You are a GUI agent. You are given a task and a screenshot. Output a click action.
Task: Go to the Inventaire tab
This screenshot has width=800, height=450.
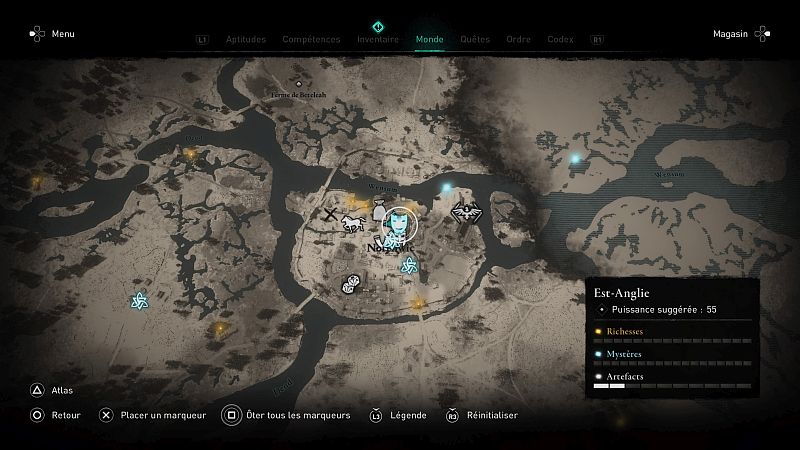coord(378,40)
